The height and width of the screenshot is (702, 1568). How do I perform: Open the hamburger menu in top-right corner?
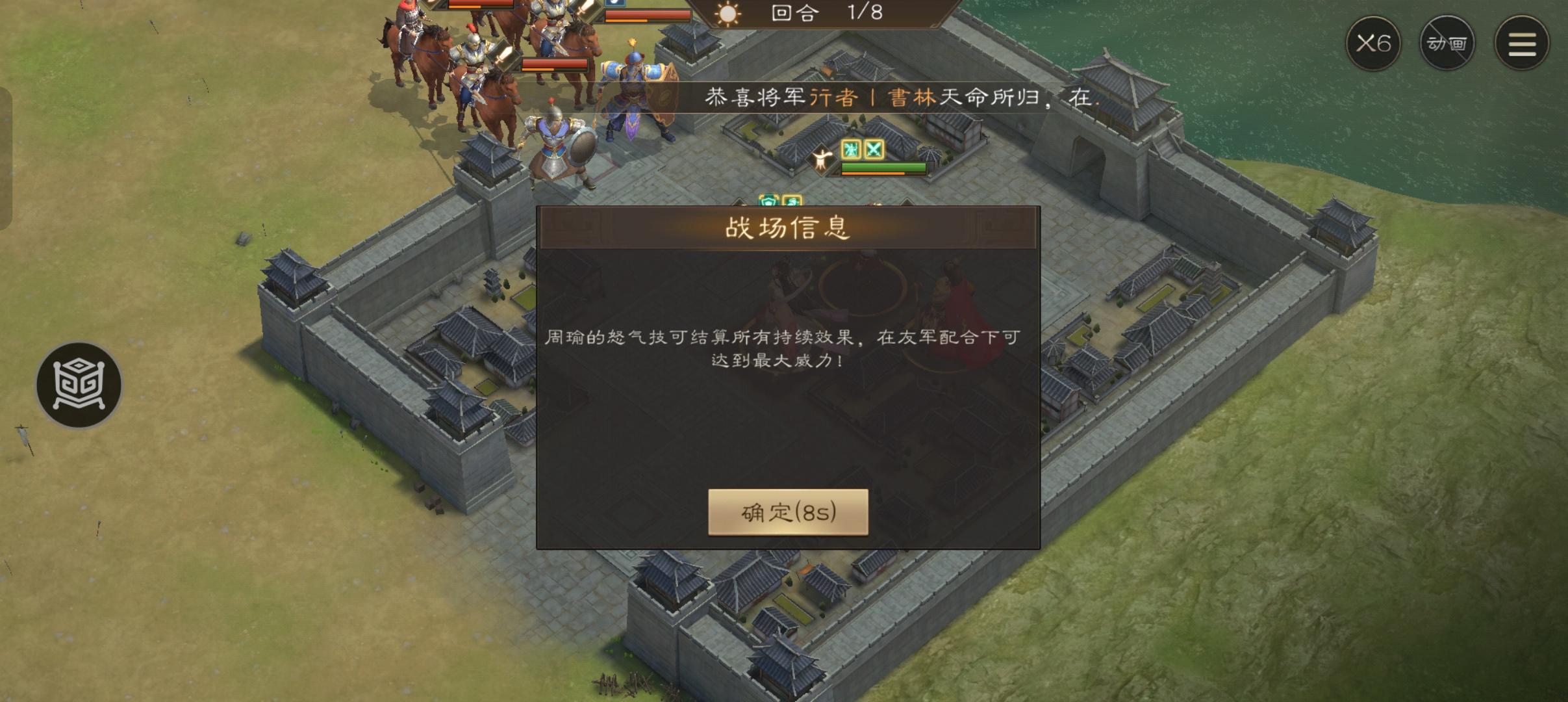(x=1521, y=43)
